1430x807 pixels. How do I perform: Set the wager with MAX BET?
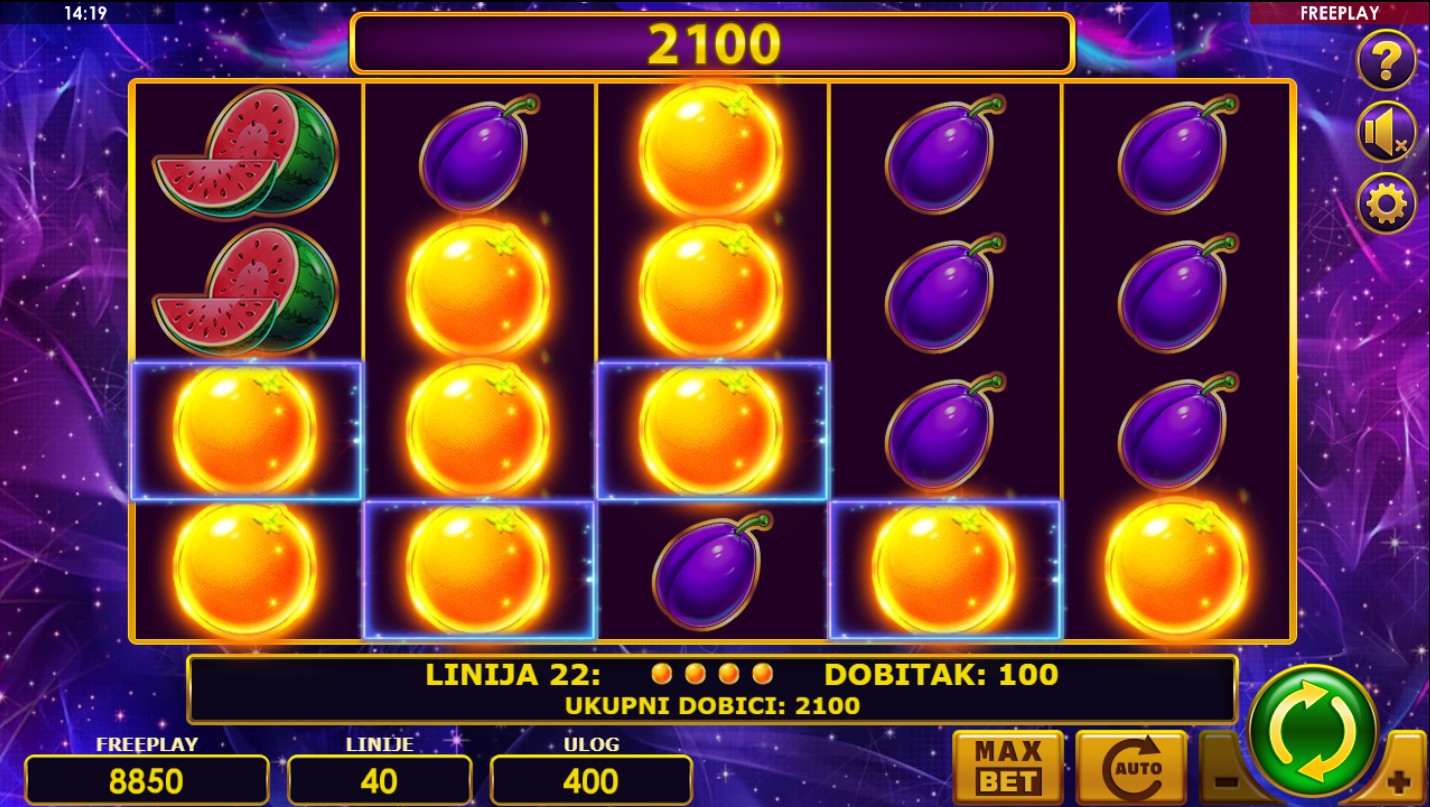[x=1007, y=767]
